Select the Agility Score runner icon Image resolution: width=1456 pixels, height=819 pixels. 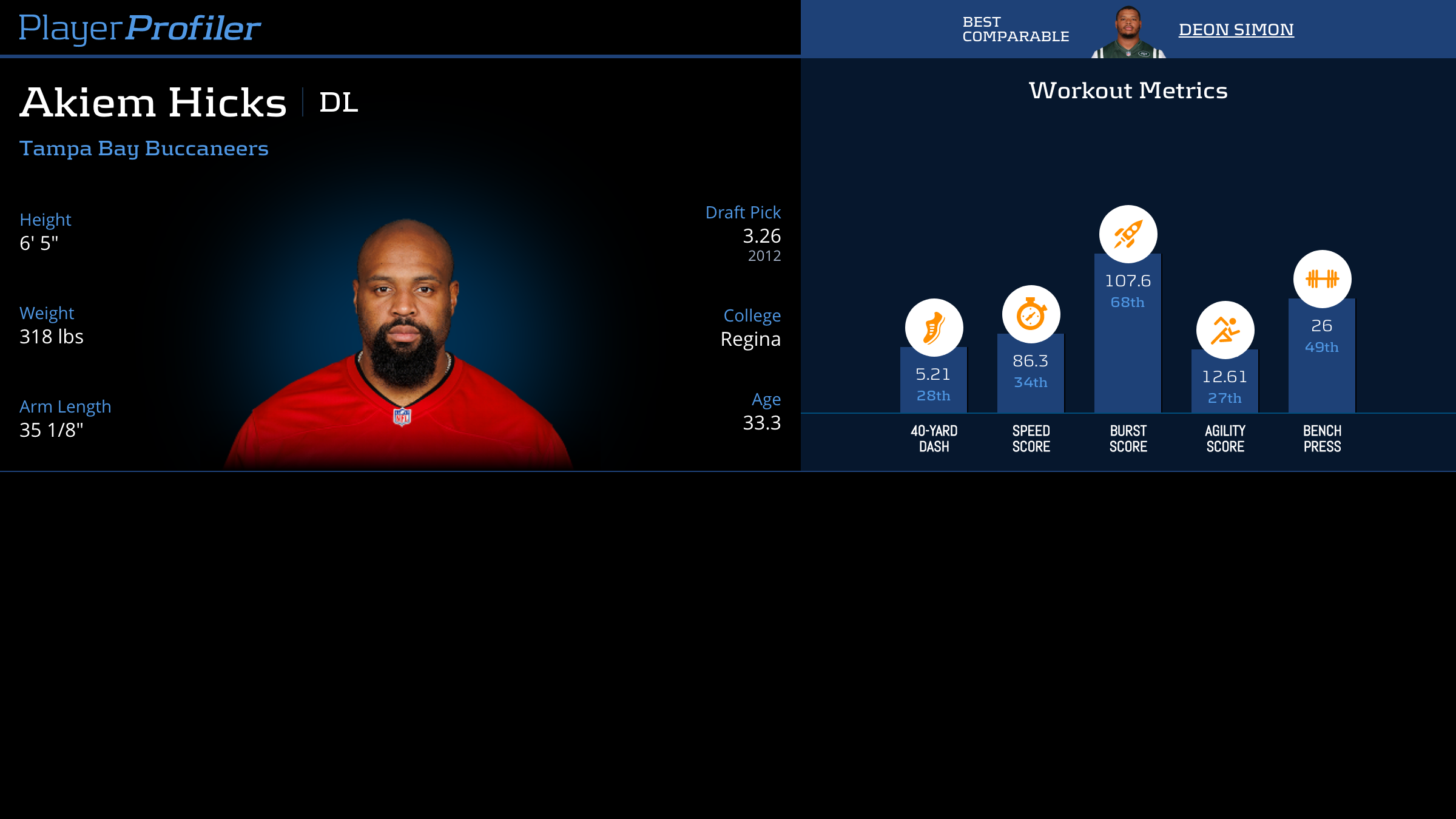pos(1225,330)
